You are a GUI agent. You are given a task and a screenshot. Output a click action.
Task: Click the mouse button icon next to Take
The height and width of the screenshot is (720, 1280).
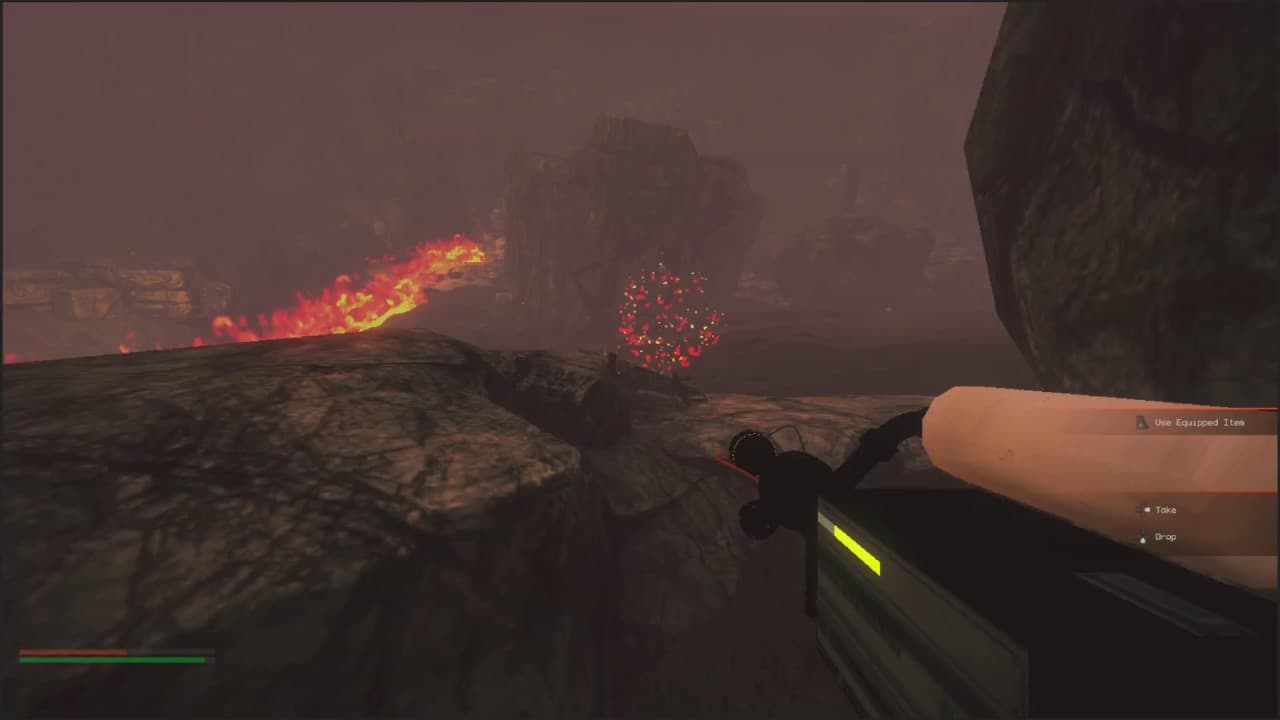pyautogui.click(x=1147, y=509)
